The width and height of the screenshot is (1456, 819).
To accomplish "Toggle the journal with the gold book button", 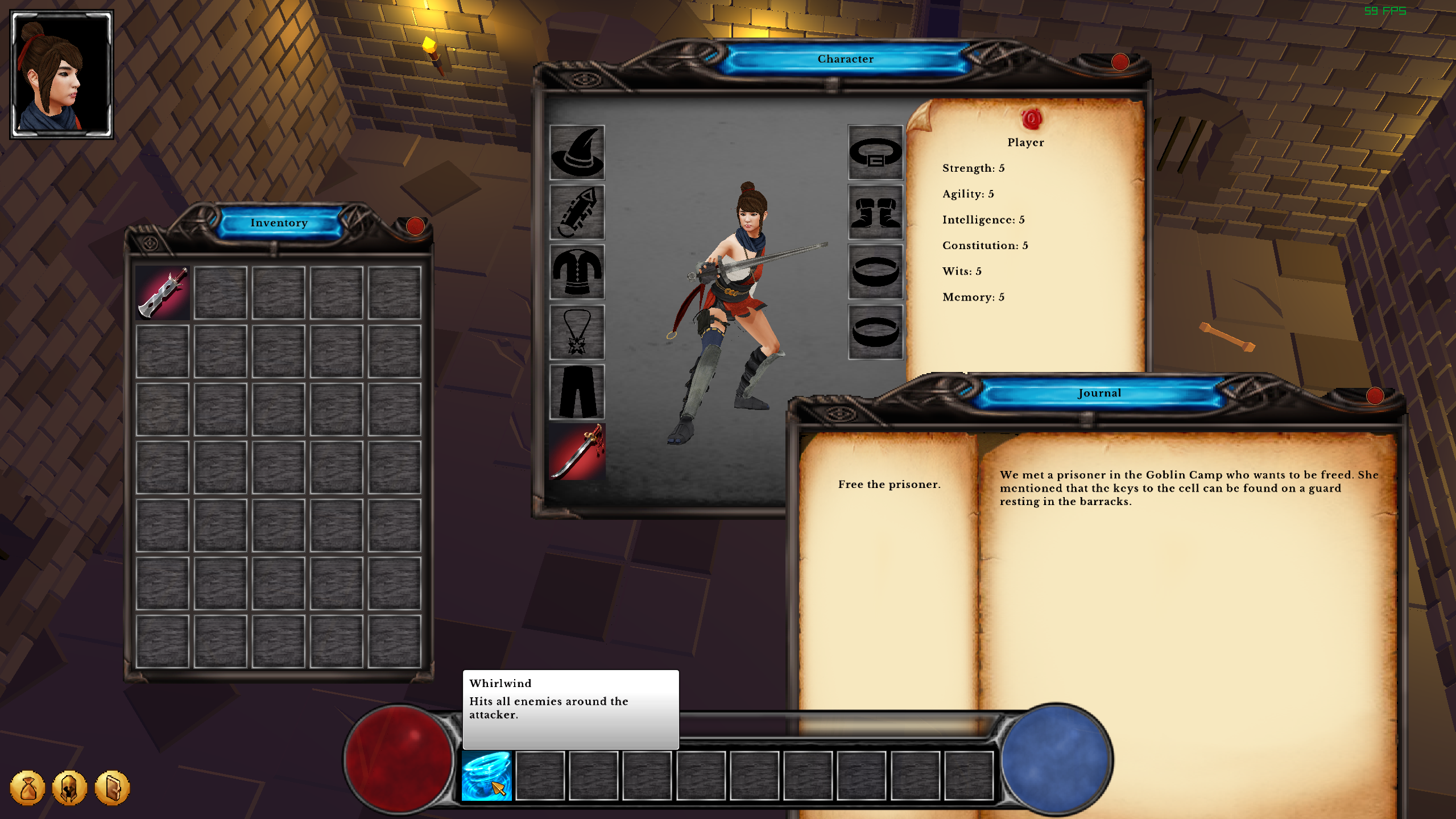I will click(x=112, y=788).
